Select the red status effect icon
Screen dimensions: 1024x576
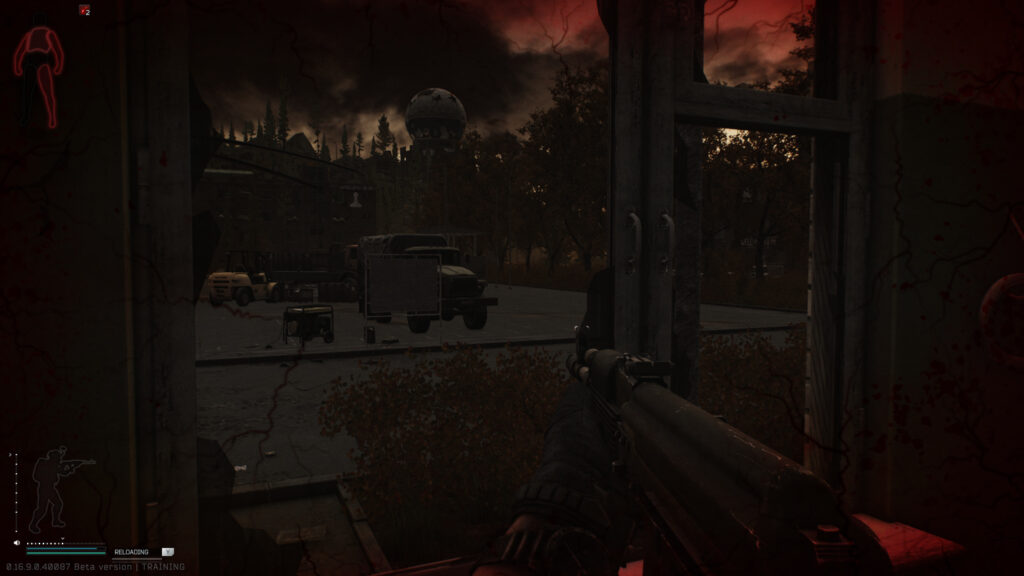84,10
